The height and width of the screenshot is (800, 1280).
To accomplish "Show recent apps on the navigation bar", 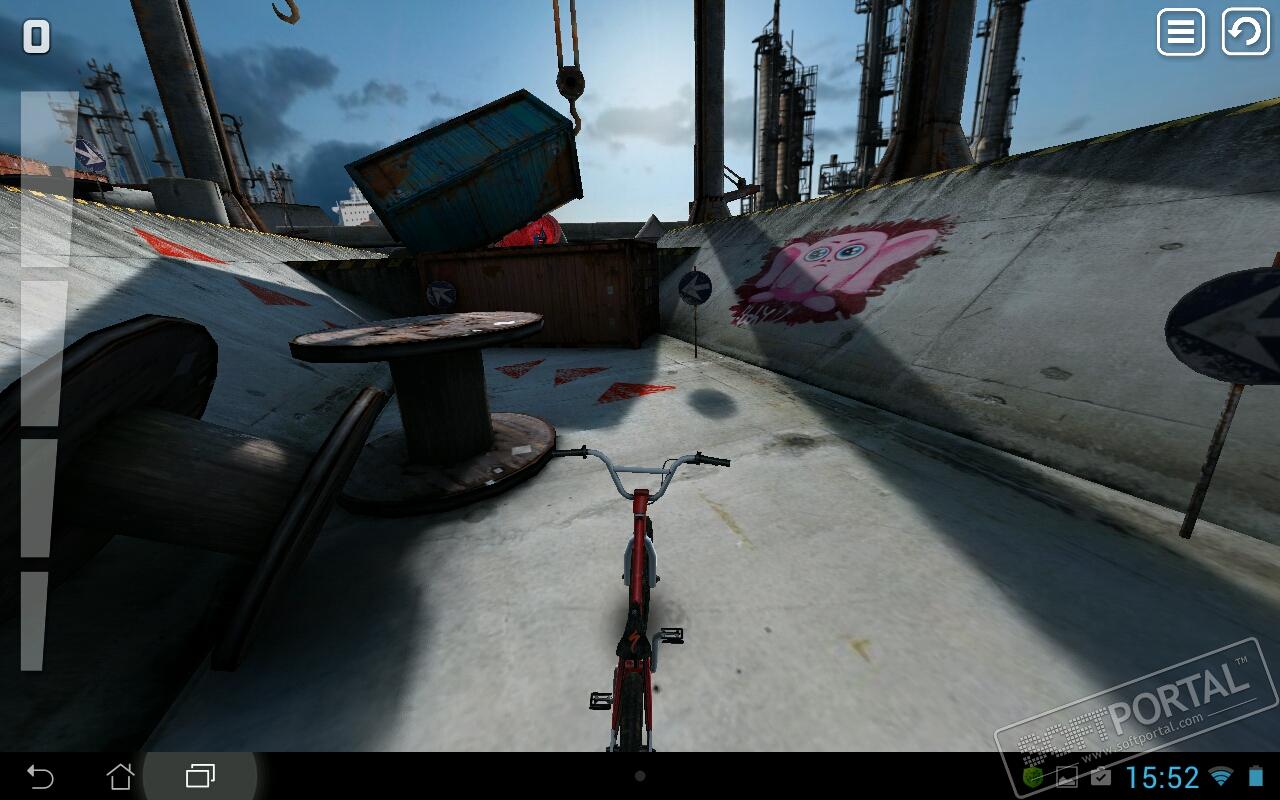I will click(201, 776).
